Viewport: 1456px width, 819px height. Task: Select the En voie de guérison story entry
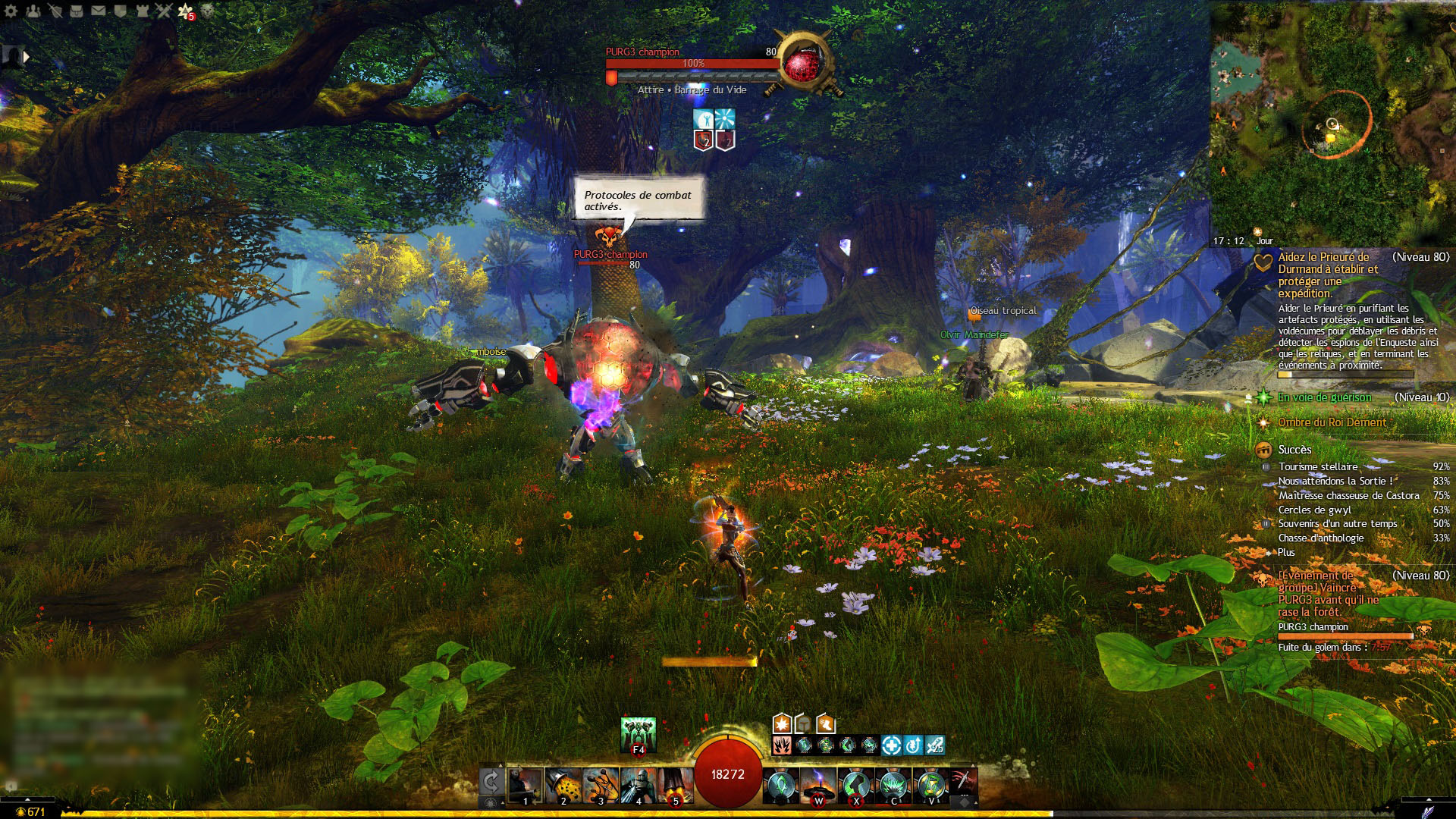(x=1324, y=397)
